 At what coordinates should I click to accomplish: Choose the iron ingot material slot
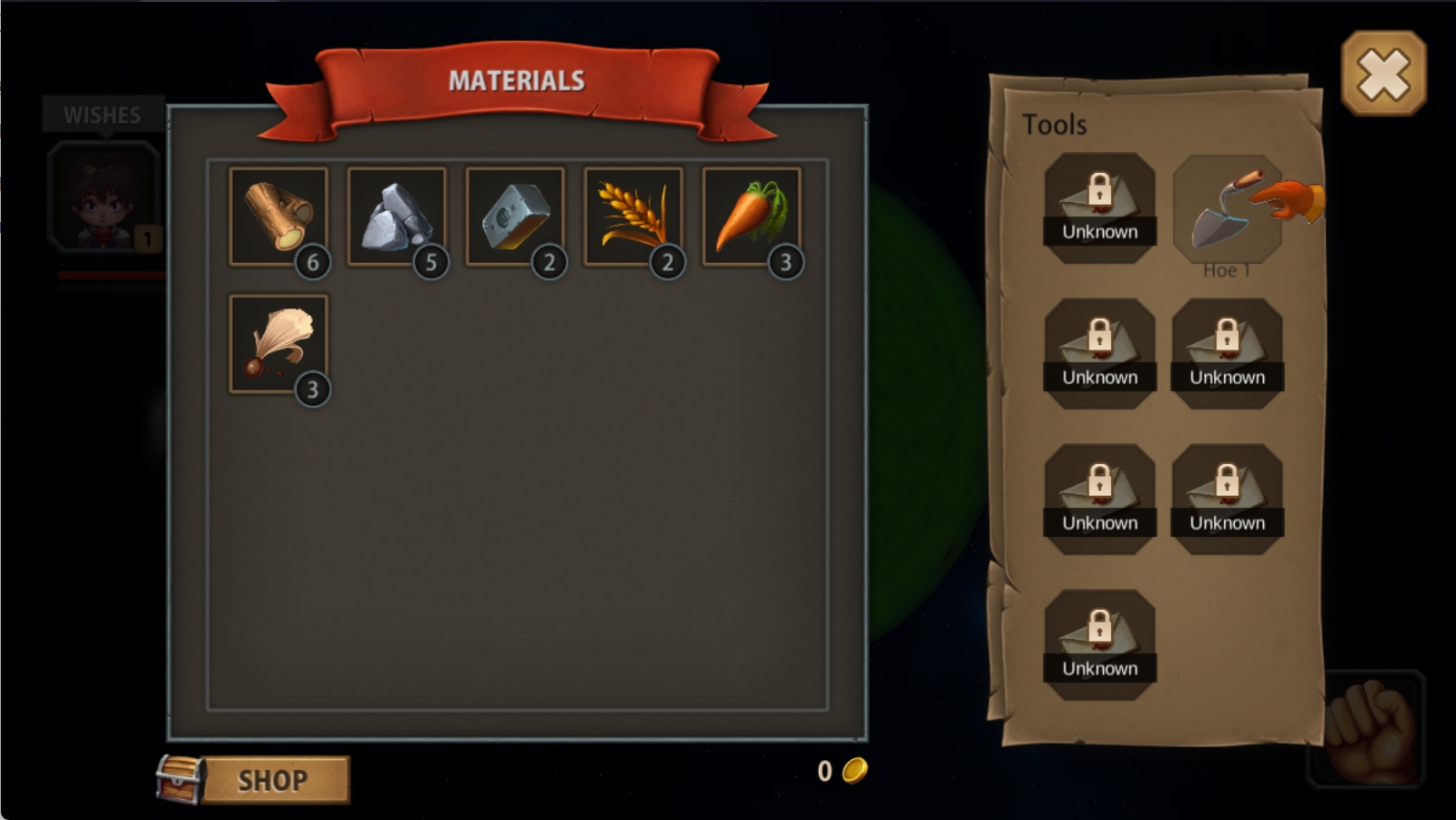coord(515,217)
